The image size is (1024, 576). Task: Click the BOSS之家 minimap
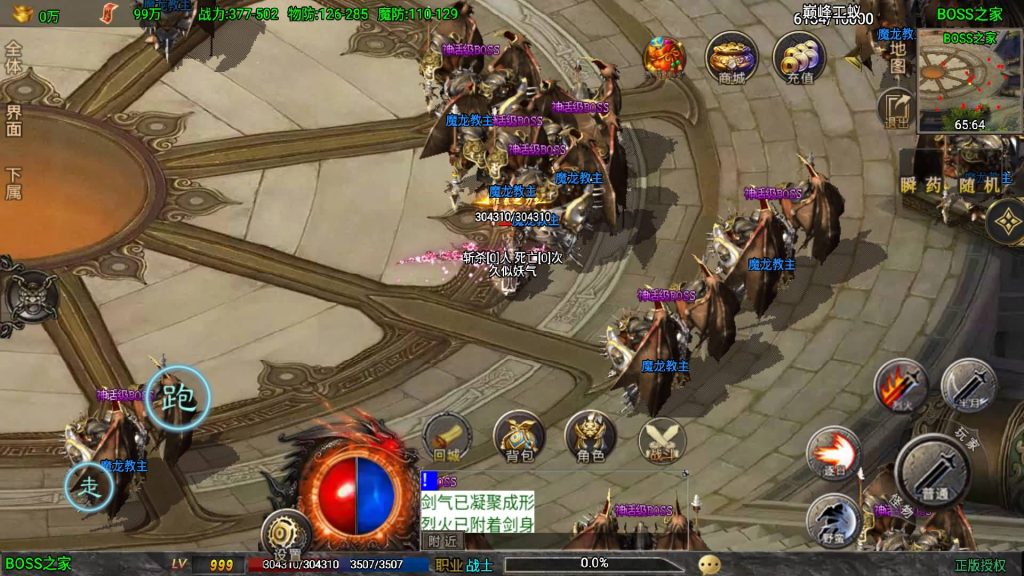pos(966,82)
